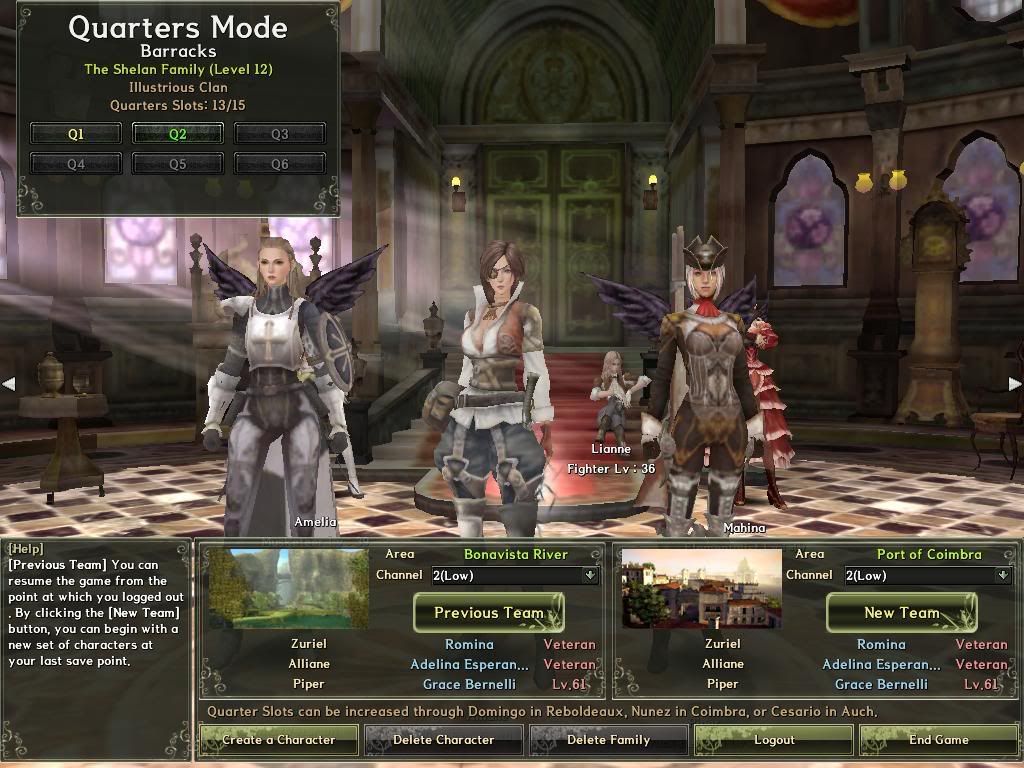Go to quarters Q5
1024x768 pixels.
coord(178,164)
